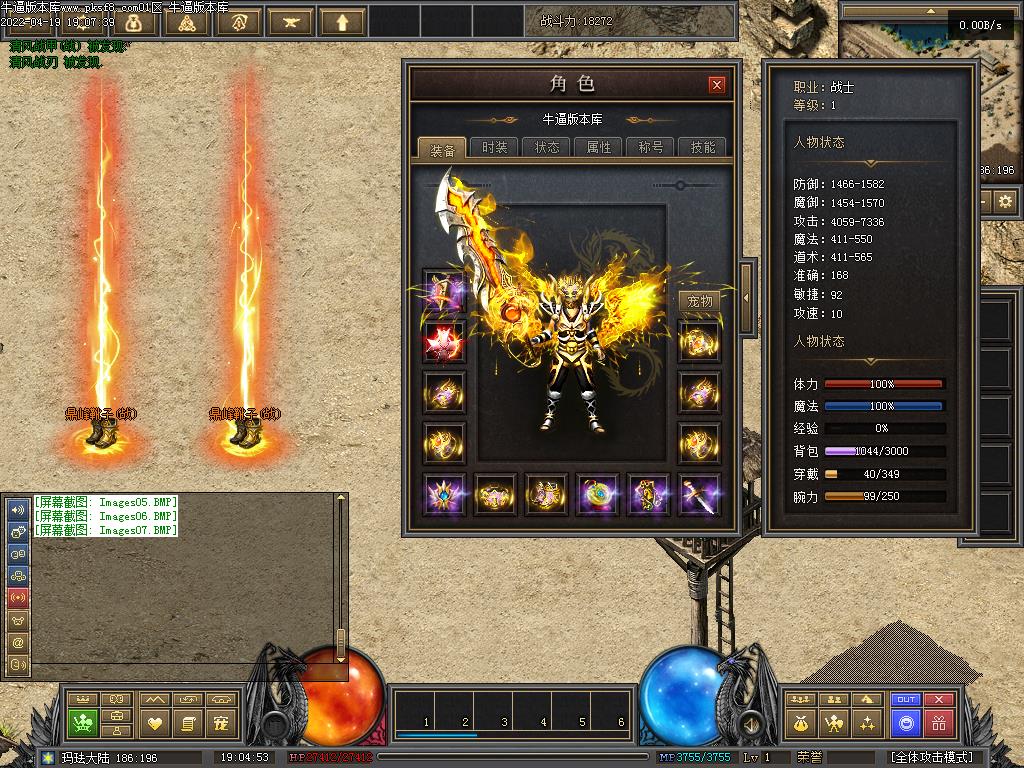Open the money bag icon
The image size is (1024, 768).
point(800,722)
